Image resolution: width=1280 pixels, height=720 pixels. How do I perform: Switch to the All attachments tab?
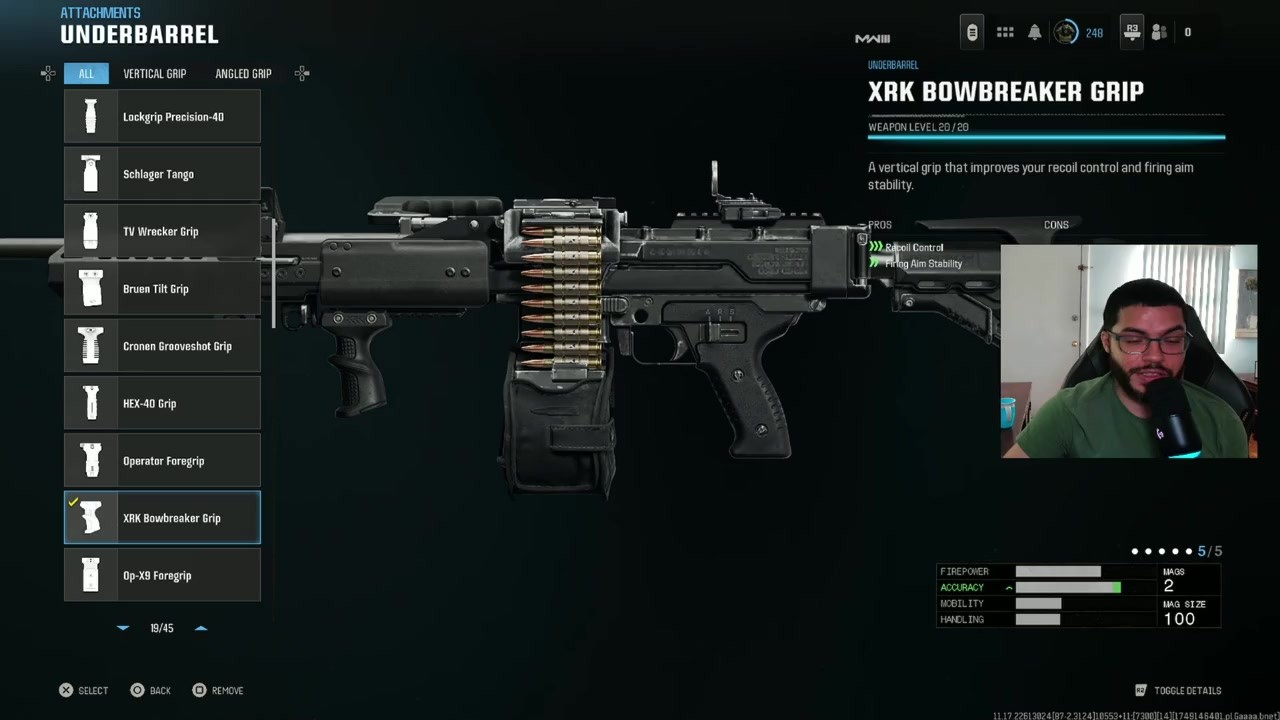(86, 74)
